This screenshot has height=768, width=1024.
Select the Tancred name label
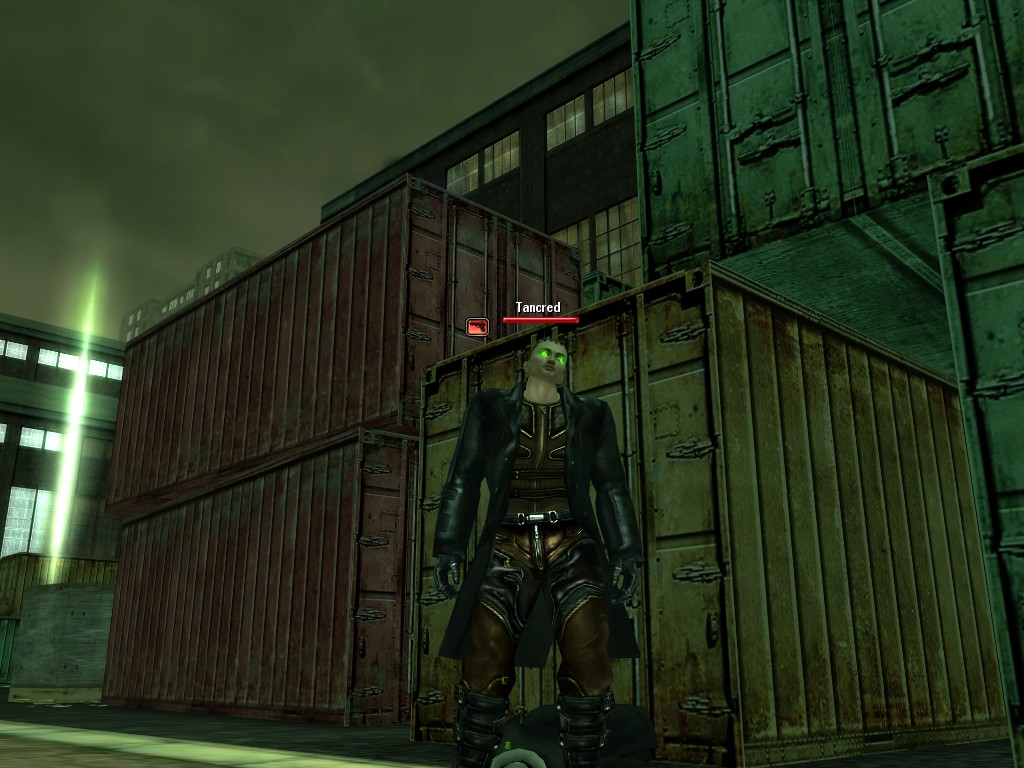tap(538, 308)
